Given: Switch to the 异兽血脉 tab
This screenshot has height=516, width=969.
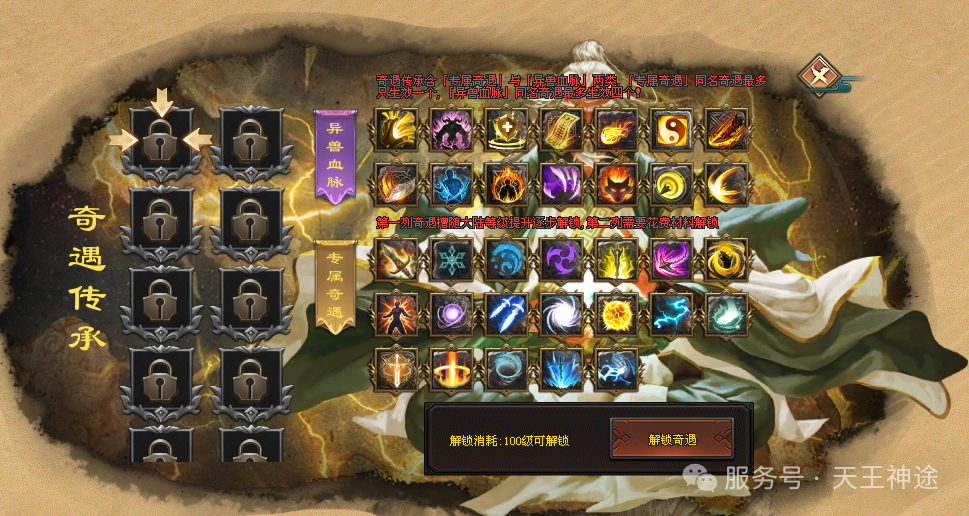Looking at the screenshot, I should pyautogui.click(x=335, y=157).
